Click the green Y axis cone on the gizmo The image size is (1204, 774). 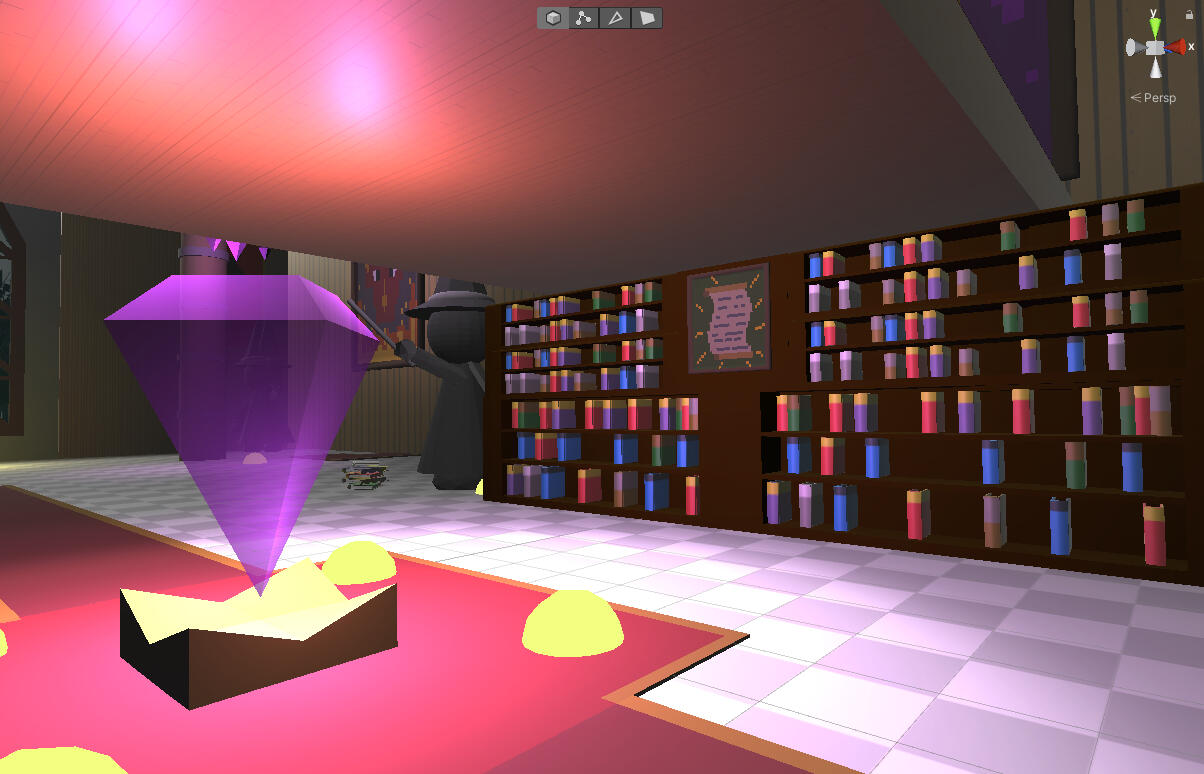[x=1155, y=25]
